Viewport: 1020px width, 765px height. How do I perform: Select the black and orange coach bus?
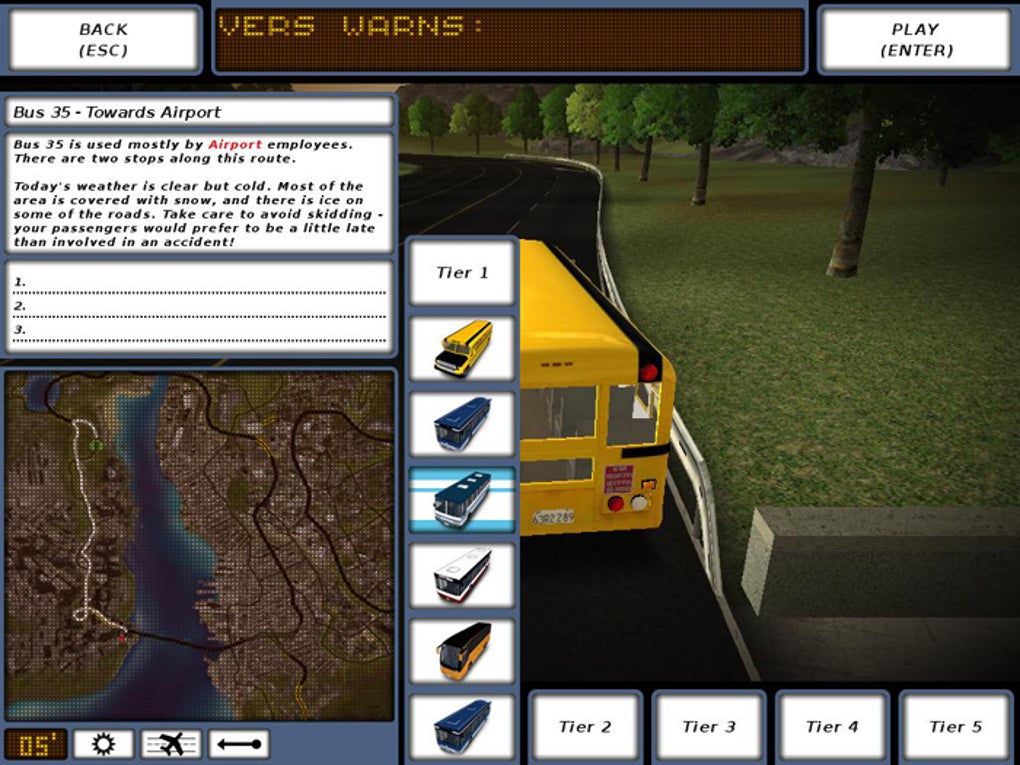[x=462, y=651]
